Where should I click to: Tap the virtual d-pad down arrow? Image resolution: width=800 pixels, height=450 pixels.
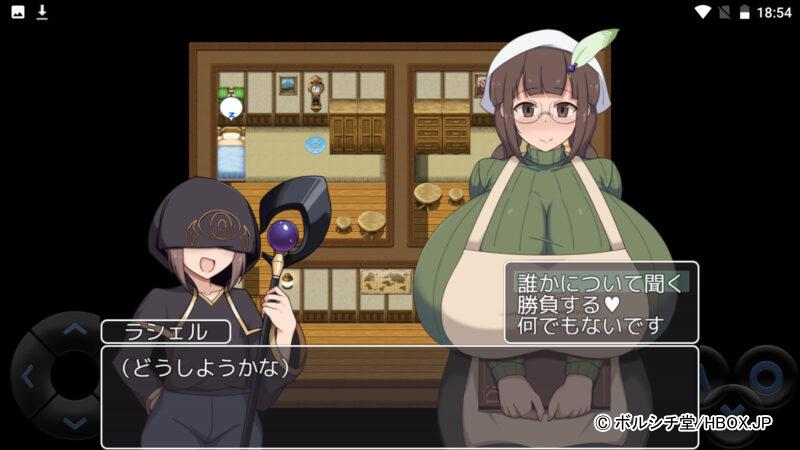[x=75, y=424]
